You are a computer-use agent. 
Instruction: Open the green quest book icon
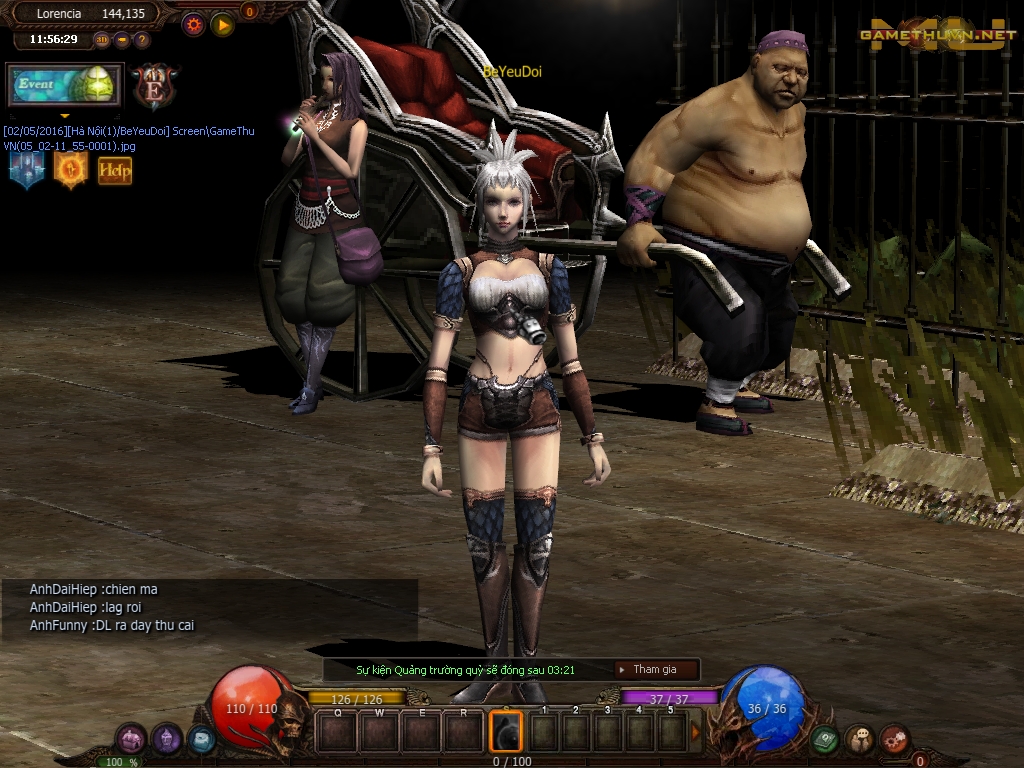(825, 740)
